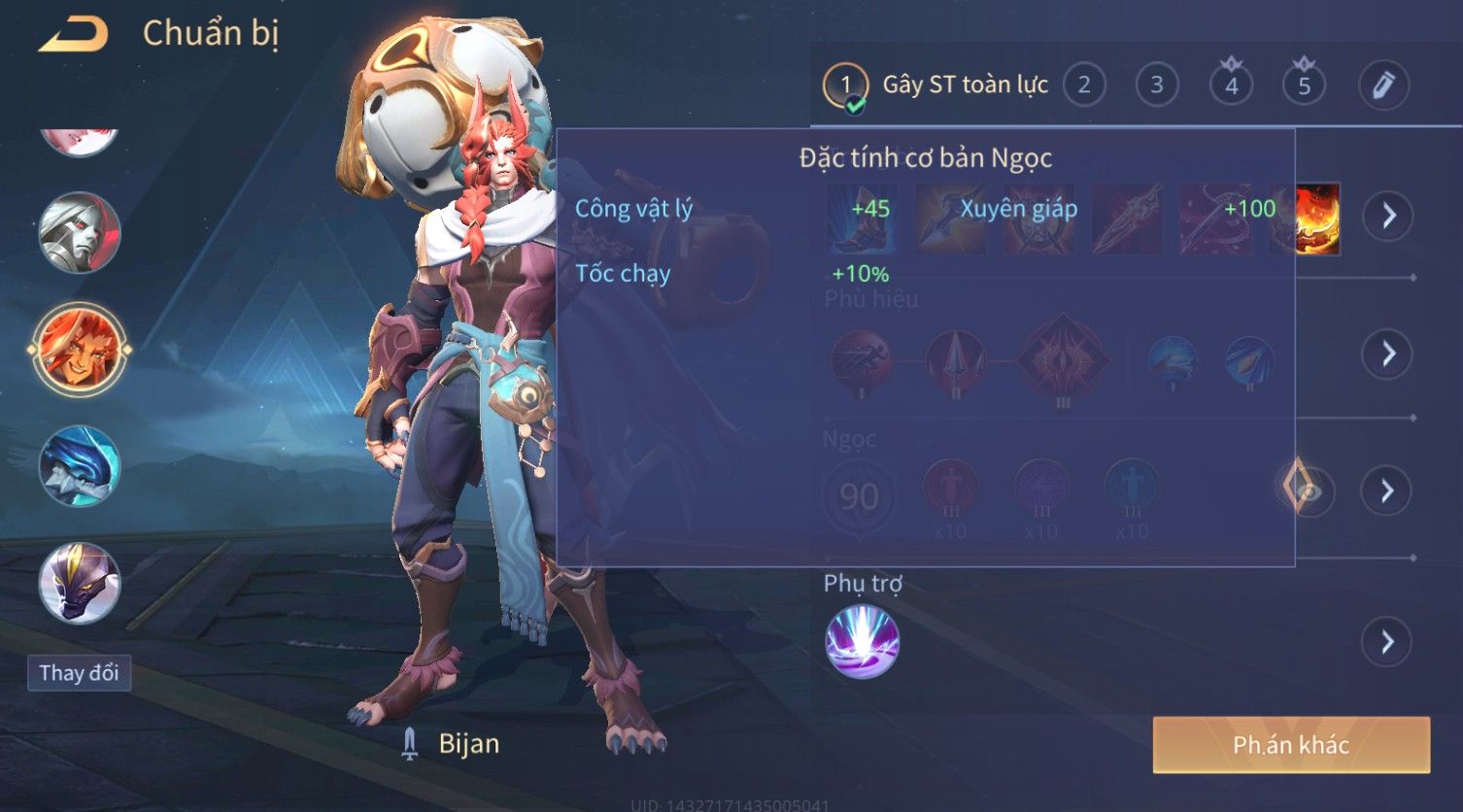Open the equipment row arrow

[x=1388, y=216]
